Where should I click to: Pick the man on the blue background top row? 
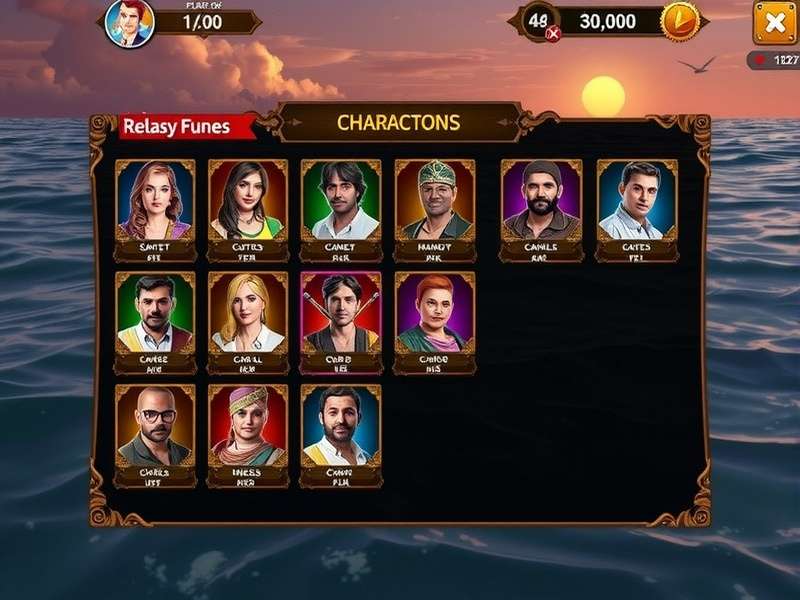tap(637, 209)
